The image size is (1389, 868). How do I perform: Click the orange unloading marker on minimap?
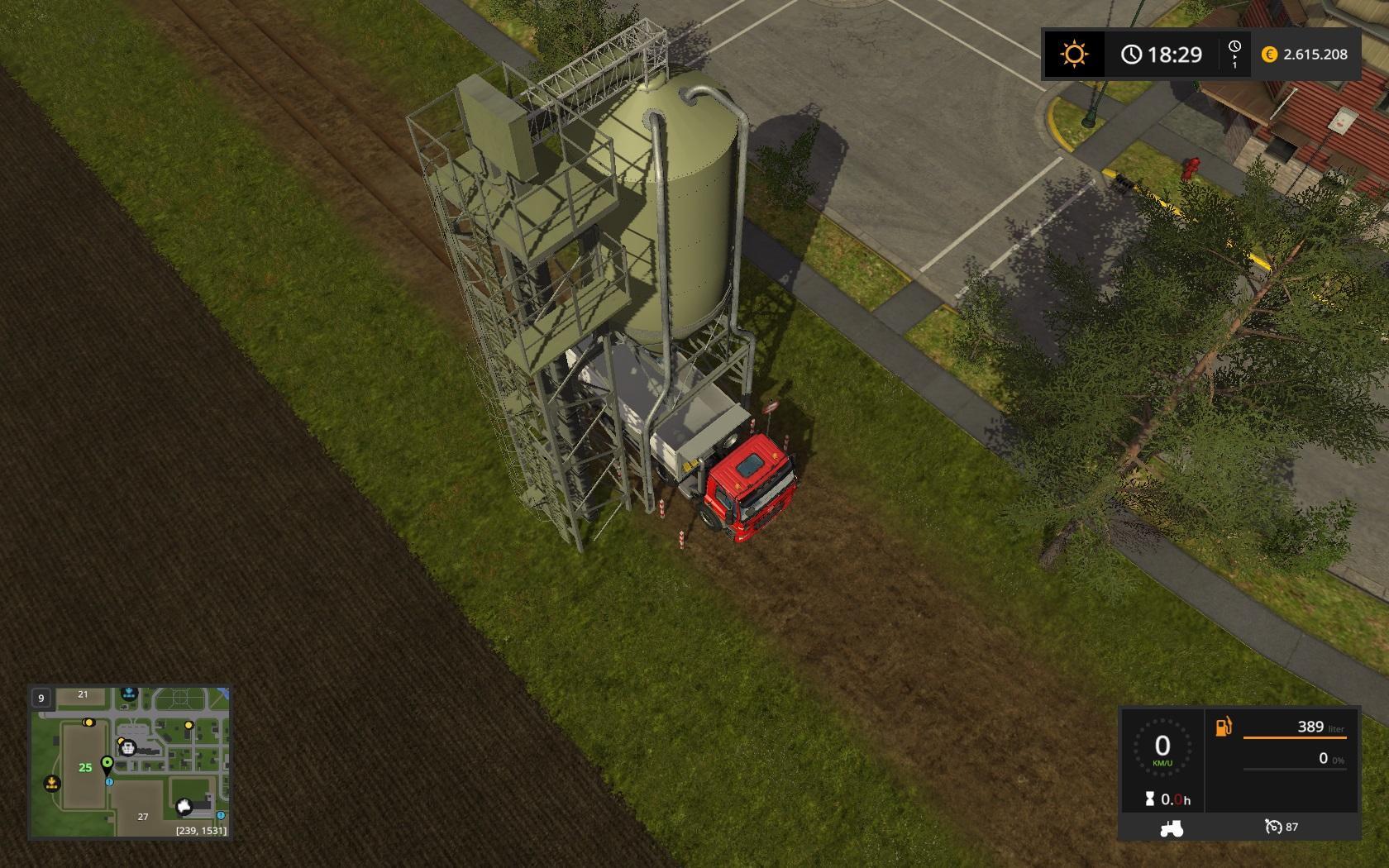tap(52, 783)
